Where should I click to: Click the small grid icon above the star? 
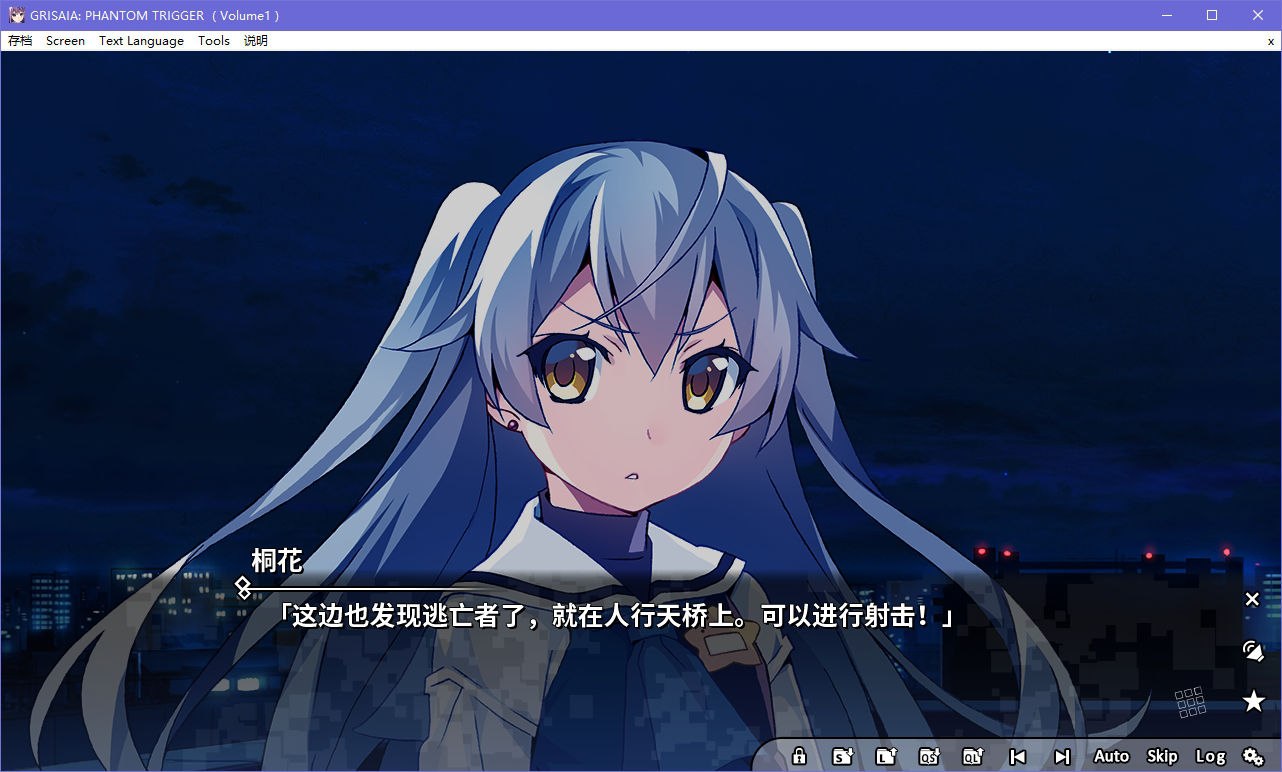(1190, 703)
